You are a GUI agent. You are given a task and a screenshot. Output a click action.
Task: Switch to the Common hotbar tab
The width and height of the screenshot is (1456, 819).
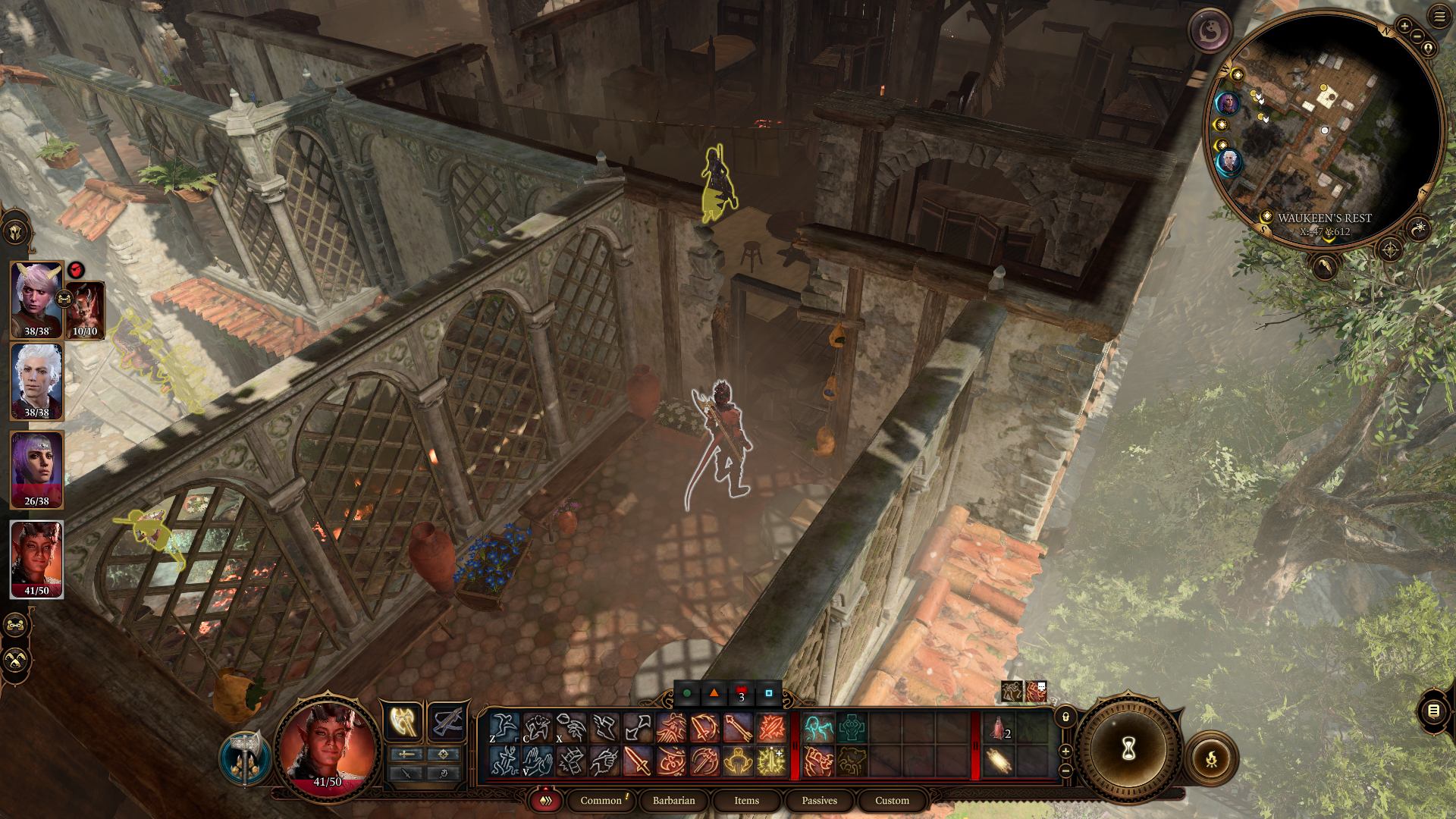pos(601,800)
